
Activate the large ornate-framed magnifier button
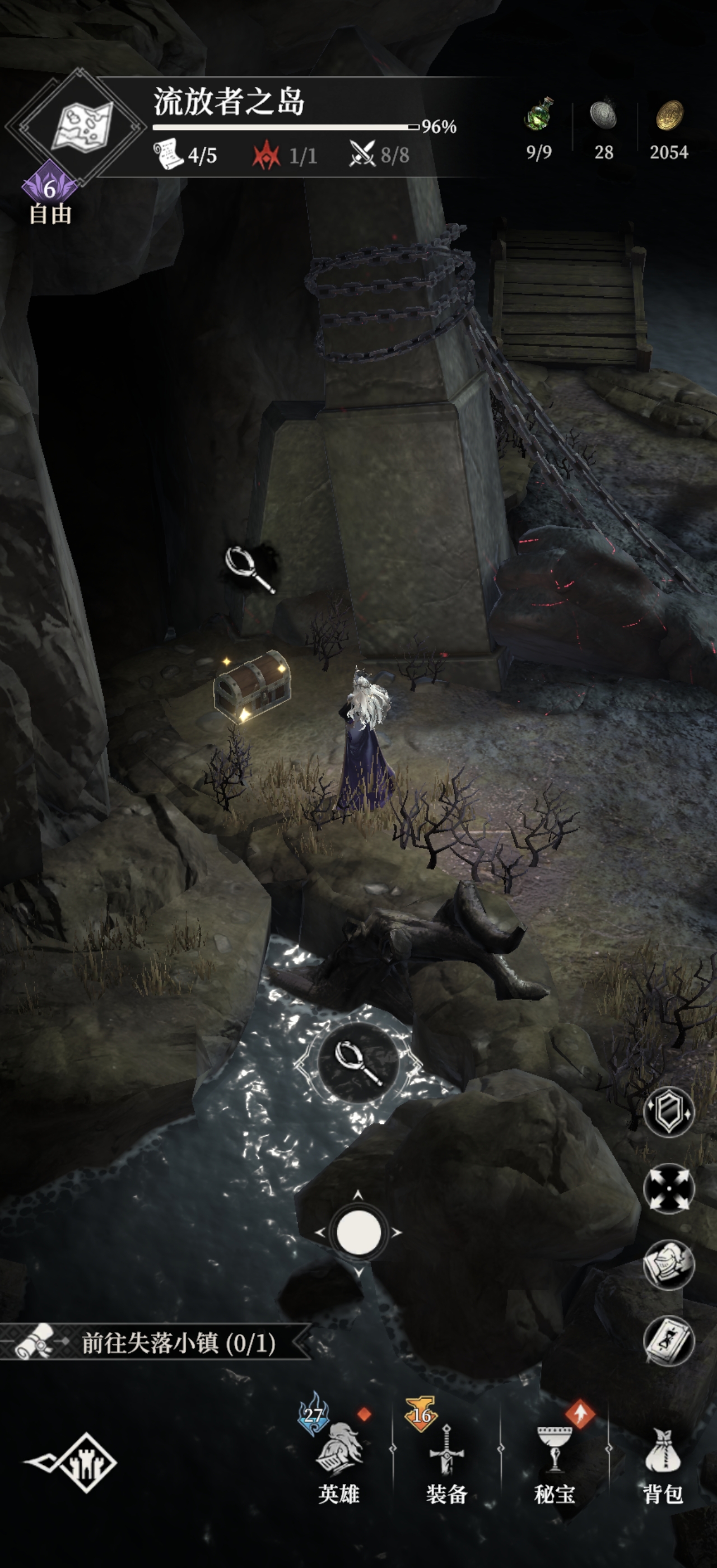[358, 1063]
